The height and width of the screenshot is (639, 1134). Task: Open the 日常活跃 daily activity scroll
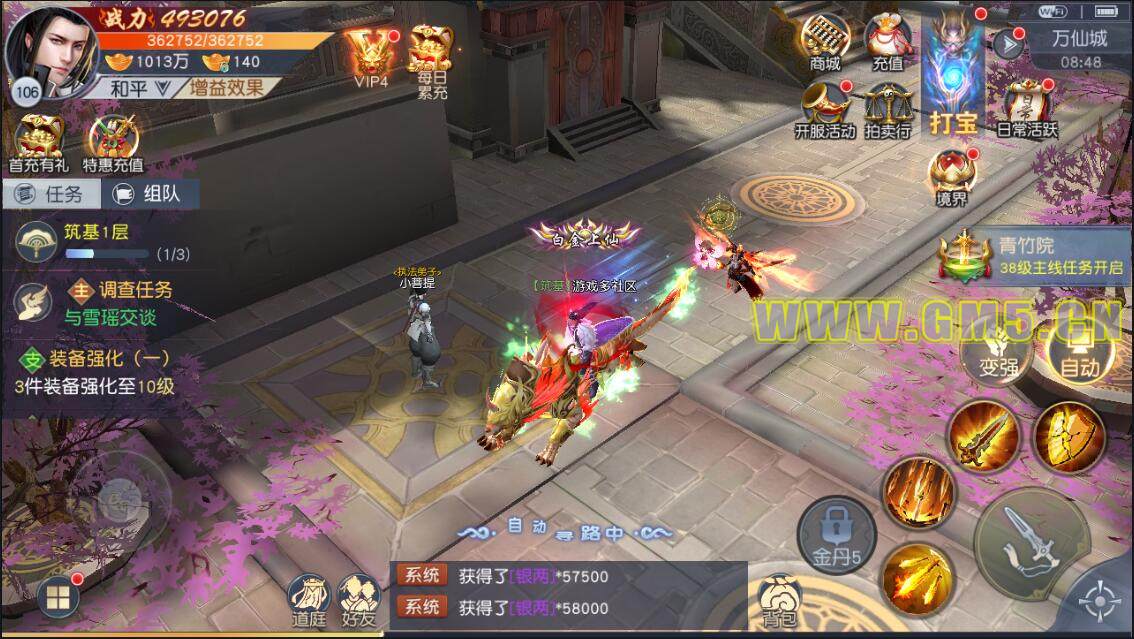click(1026, 109)
